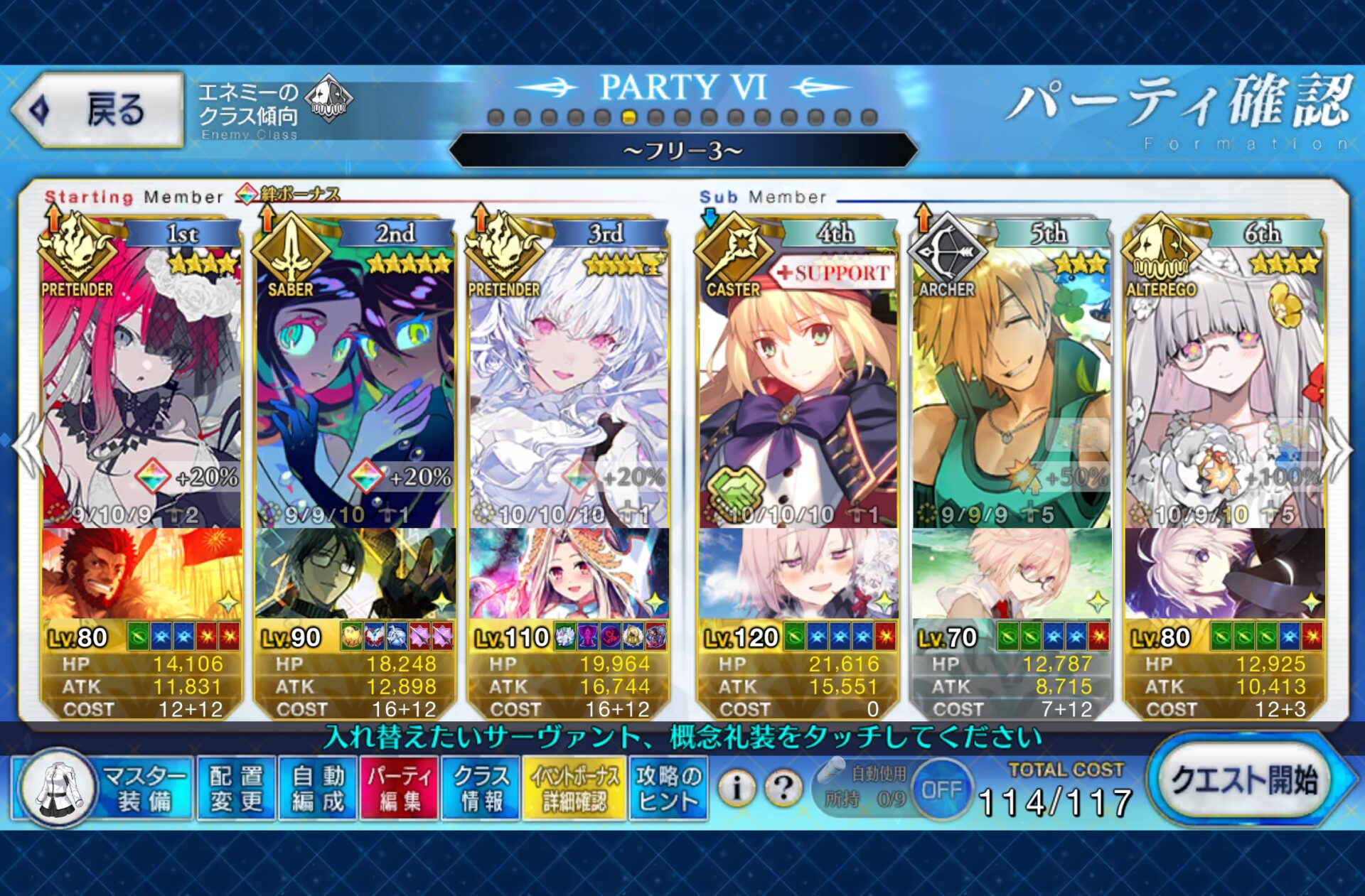This screenshot has width=1365, height=896.
Task: Start the quest with クエスト開始
Action: (1245, 782)
